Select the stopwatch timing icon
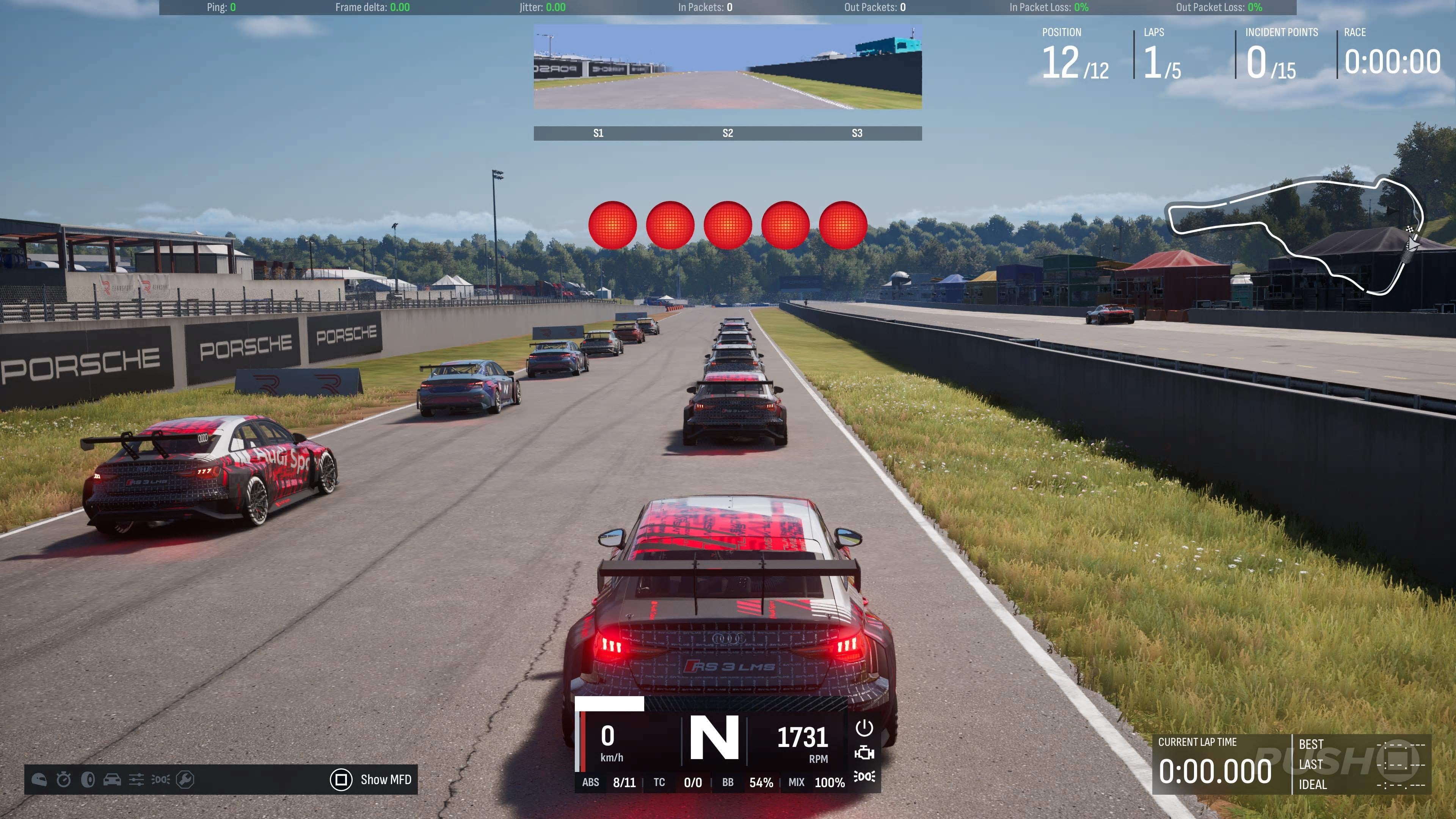1456x819 pixels. pos(64,780)
